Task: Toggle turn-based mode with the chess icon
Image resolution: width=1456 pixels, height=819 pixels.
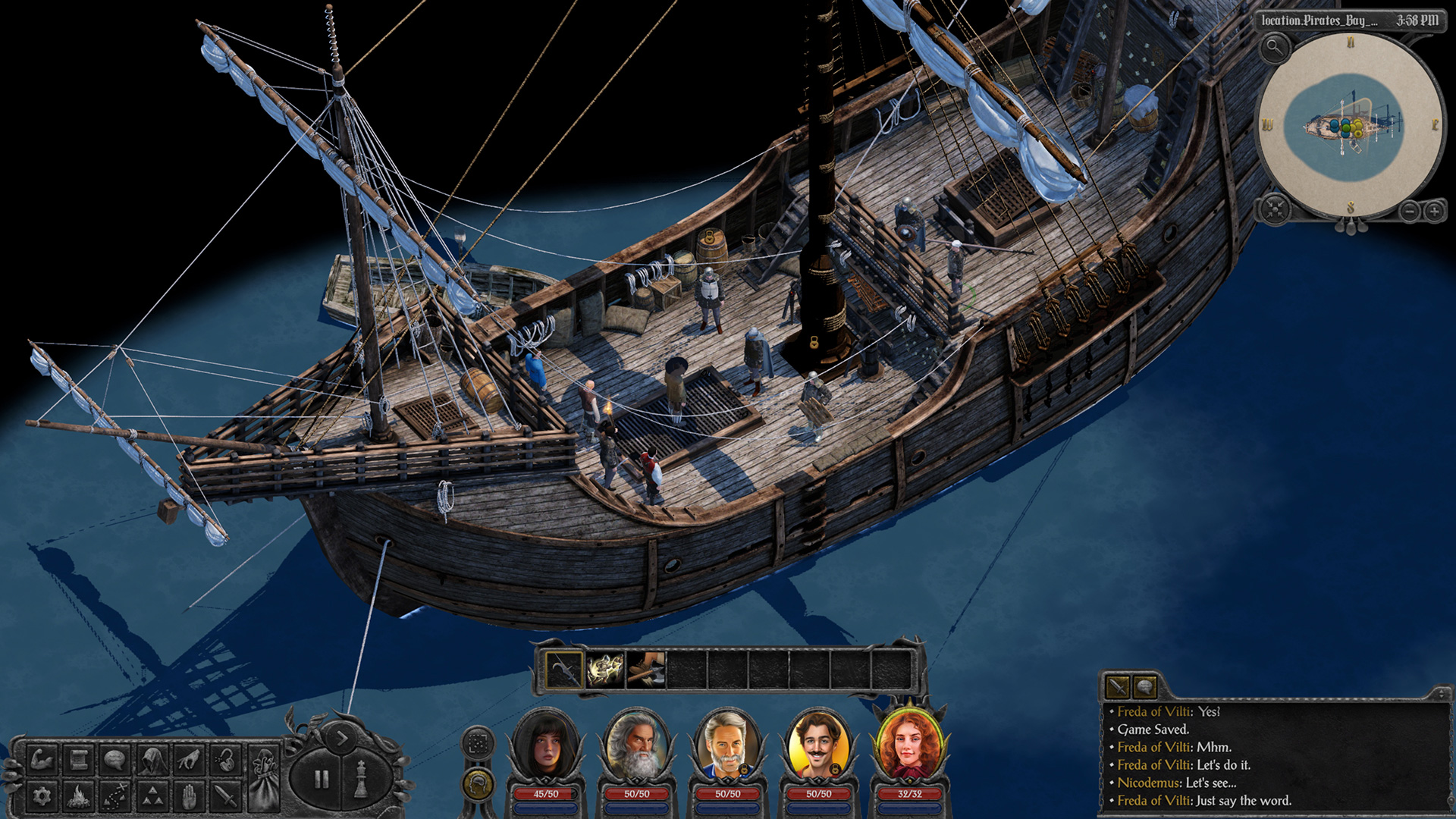Action: [x=360, y=778]
